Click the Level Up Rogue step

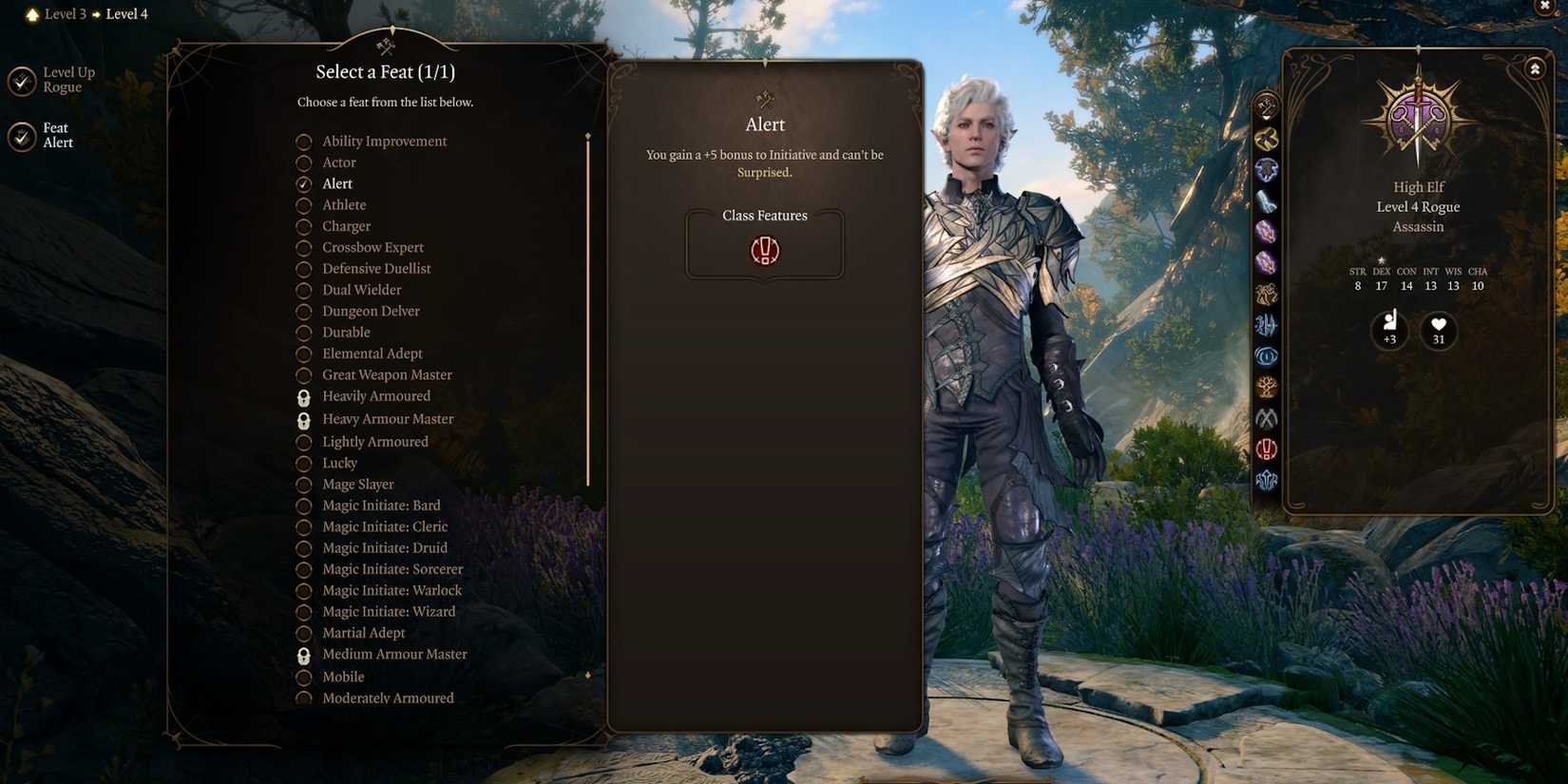point(21,79)
